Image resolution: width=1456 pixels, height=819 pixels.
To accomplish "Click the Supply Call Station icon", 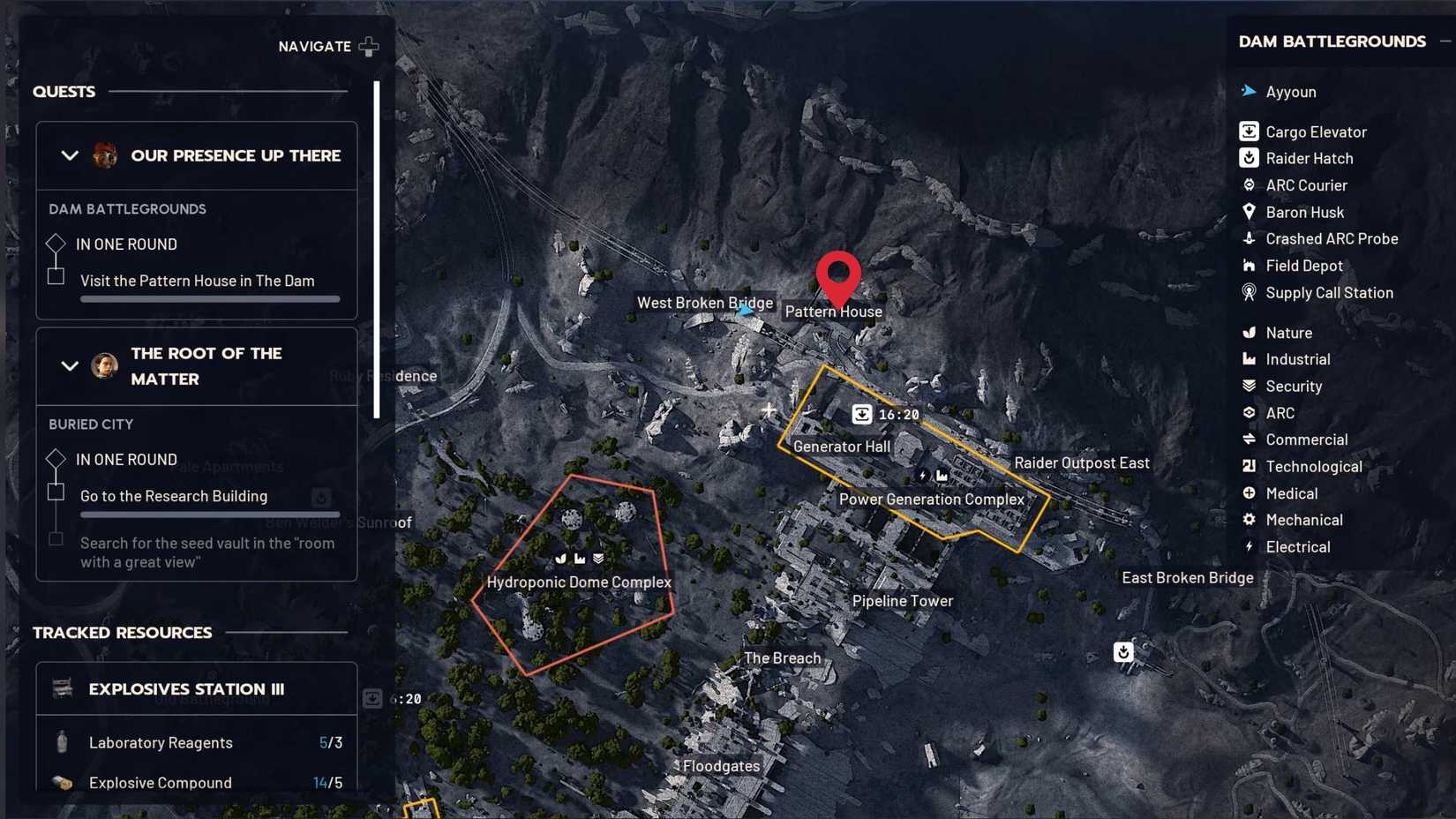I will 1249,292.
